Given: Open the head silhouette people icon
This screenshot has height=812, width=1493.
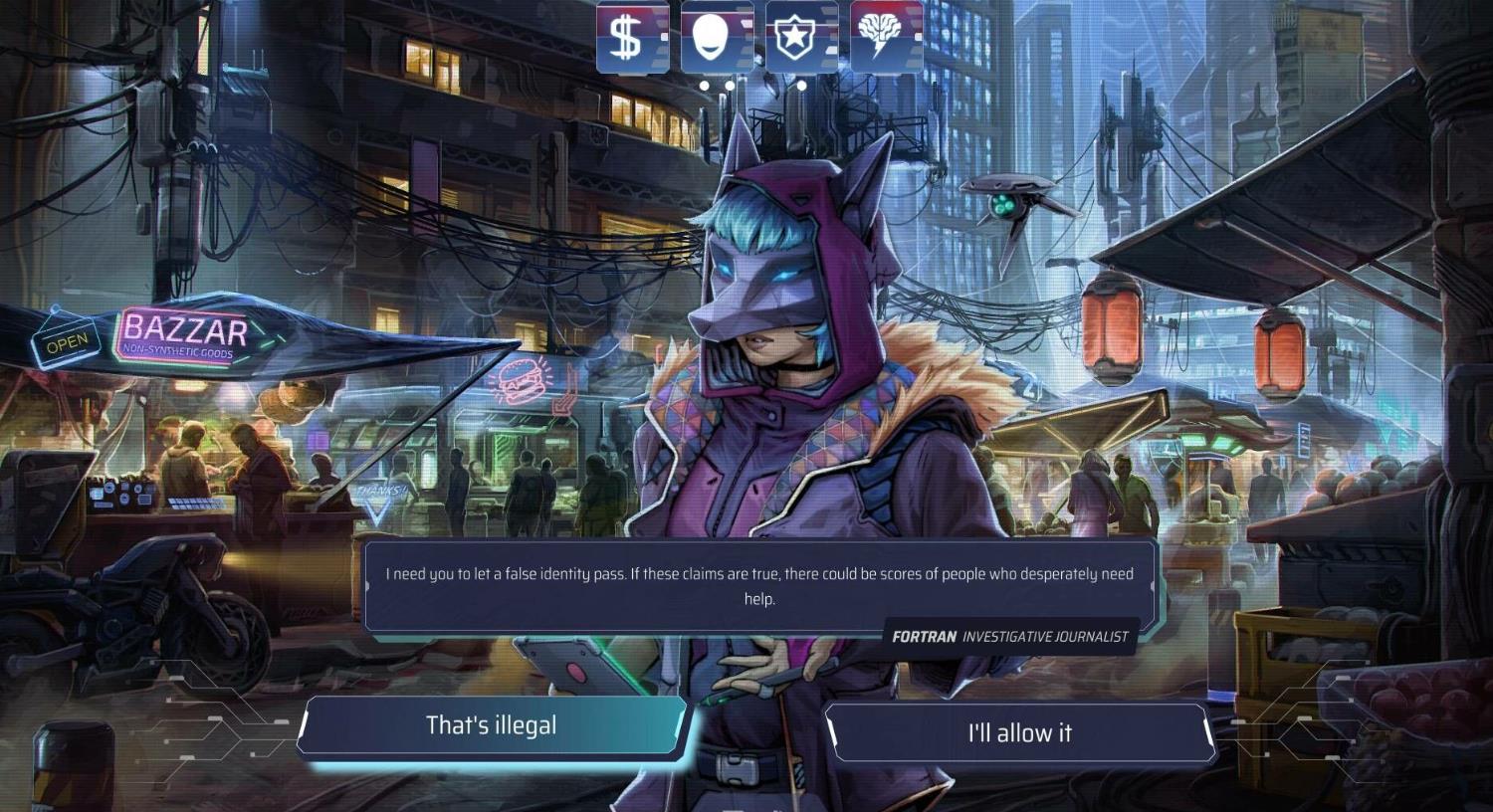Looking at the screenshot, I should tap(717, 37).
